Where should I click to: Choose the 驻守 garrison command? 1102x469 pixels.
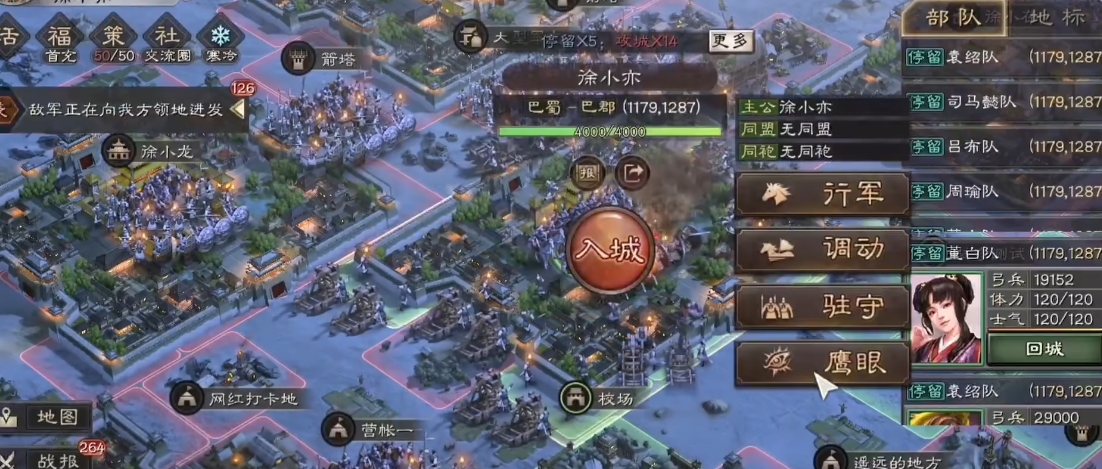[x=823, y=307]
